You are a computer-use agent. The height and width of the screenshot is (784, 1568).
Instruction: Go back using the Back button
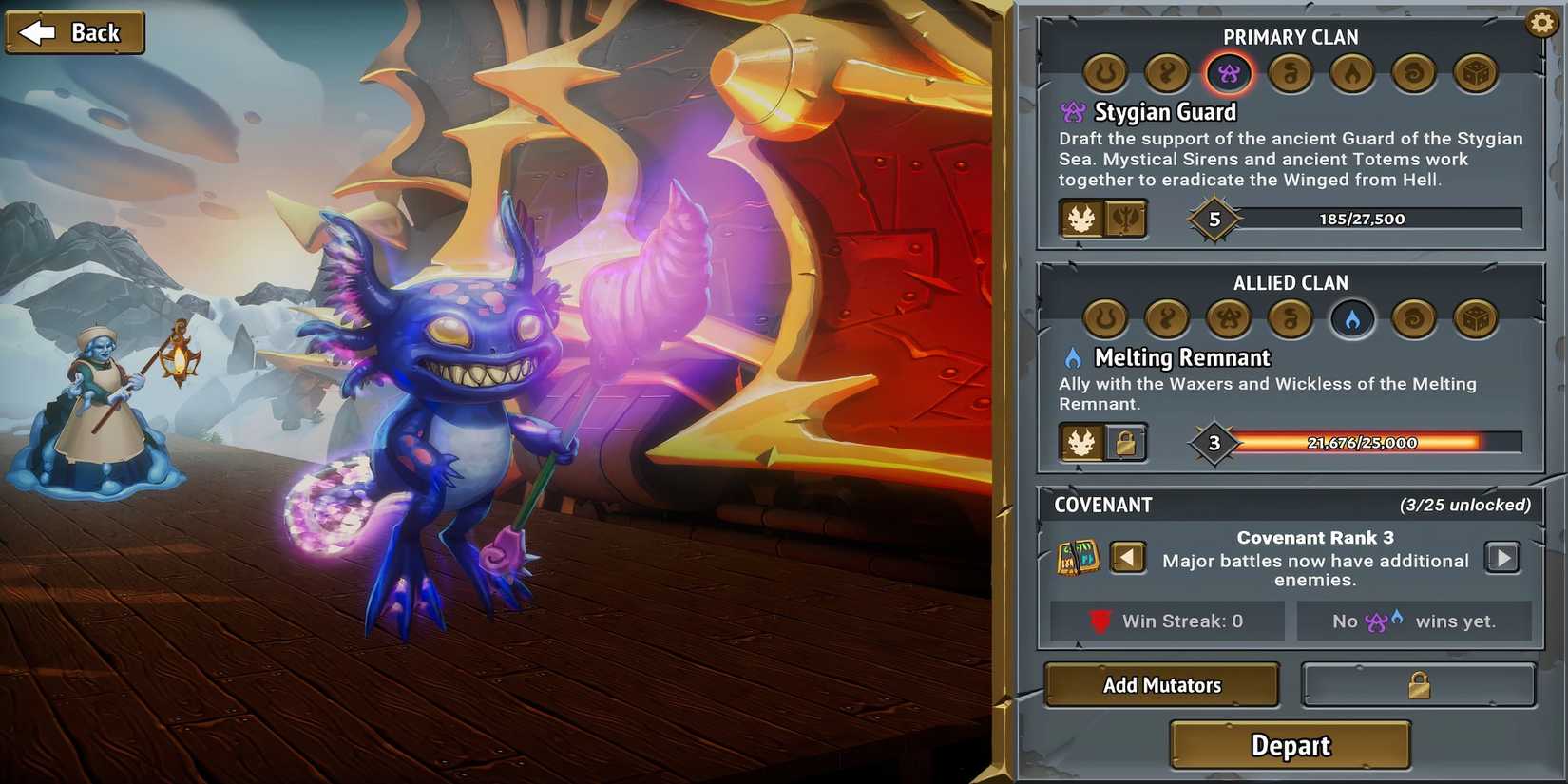coord(74,31)
